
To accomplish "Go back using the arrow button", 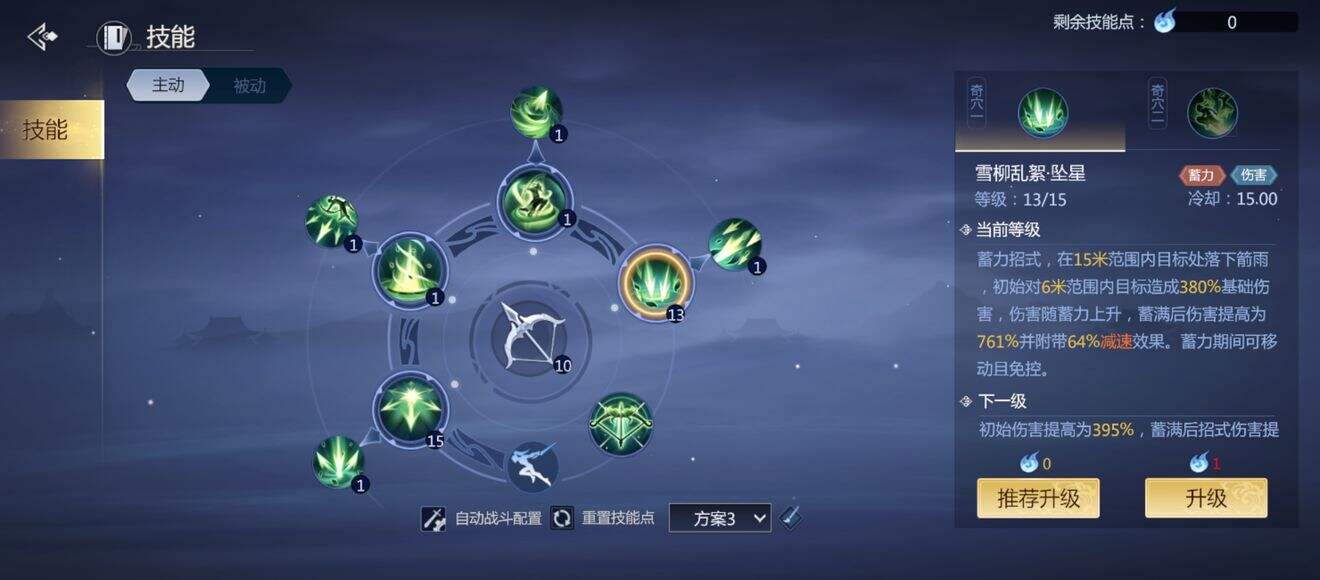I will pyautogui.click(x=42, y=38).
